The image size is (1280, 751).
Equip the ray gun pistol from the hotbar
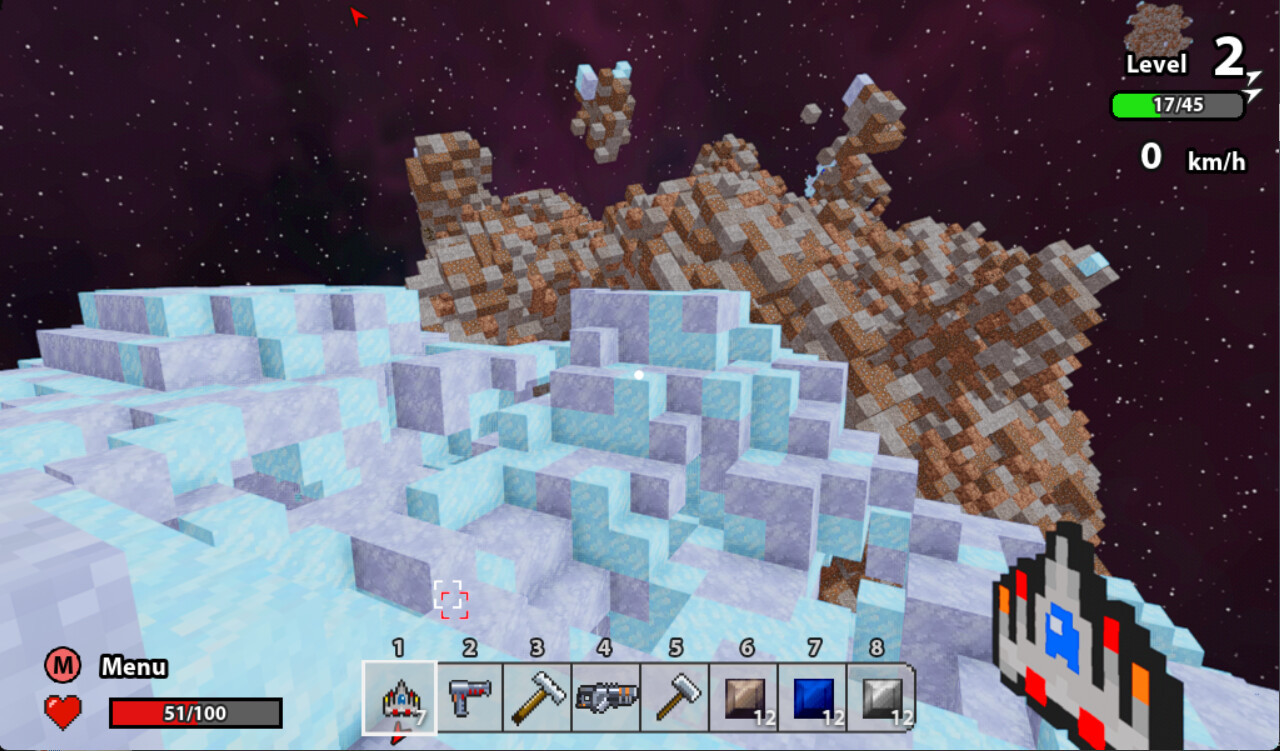pos(469,697)
